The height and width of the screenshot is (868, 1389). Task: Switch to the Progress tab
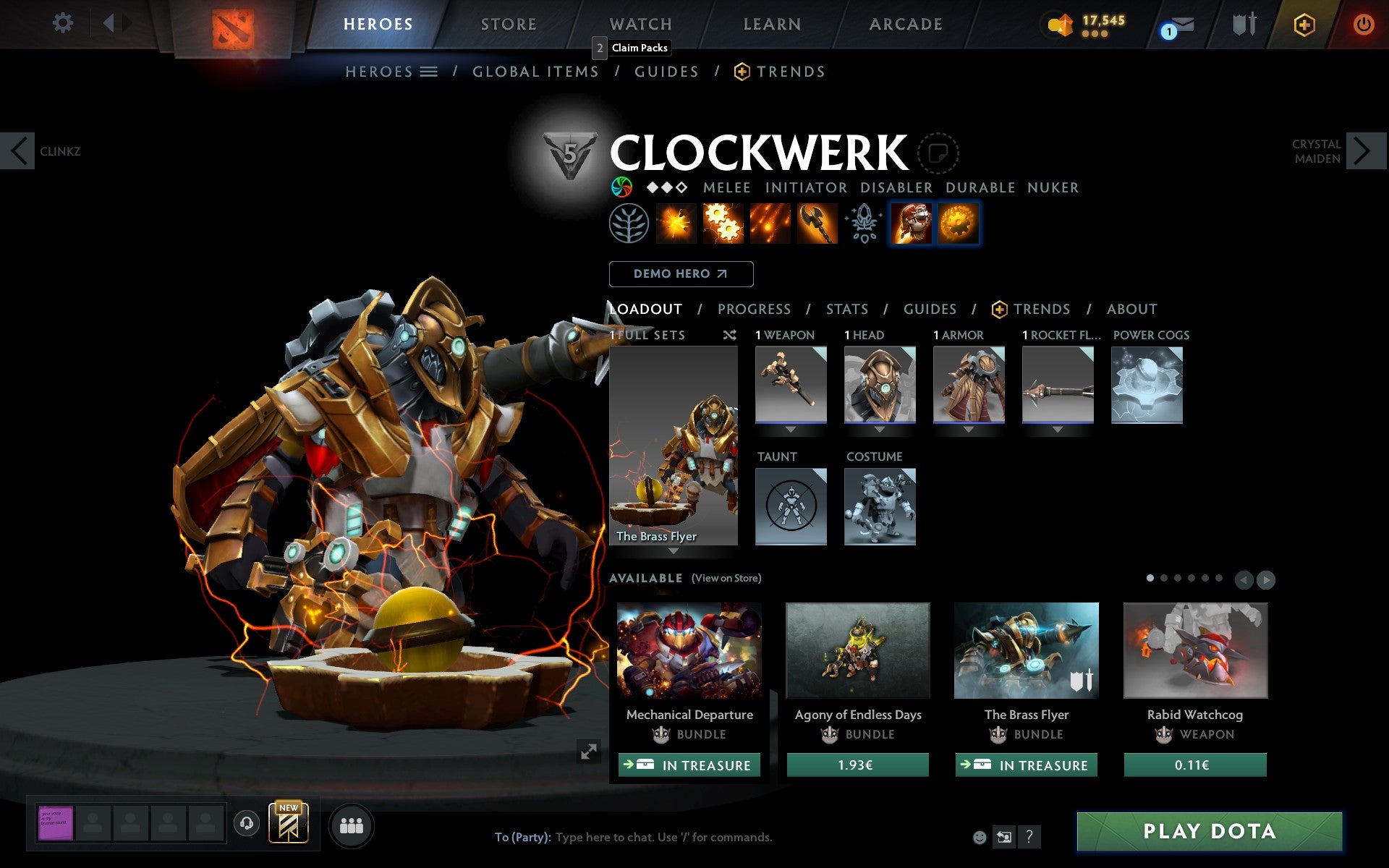754,309
